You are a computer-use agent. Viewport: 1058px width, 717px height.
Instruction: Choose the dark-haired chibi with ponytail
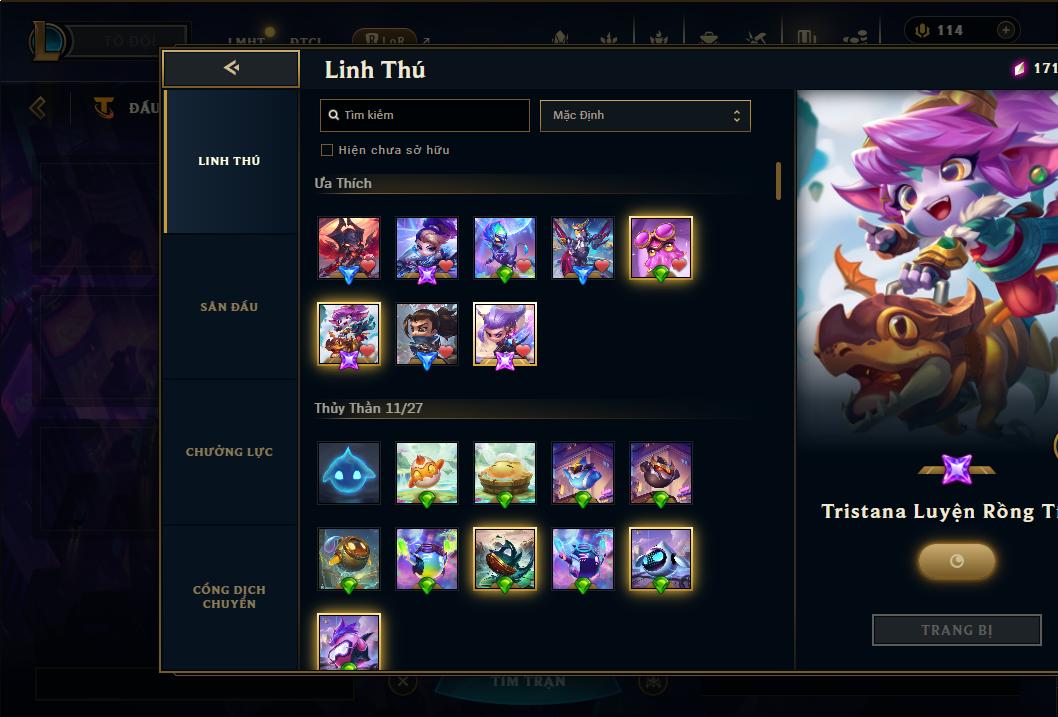(427, 333)
